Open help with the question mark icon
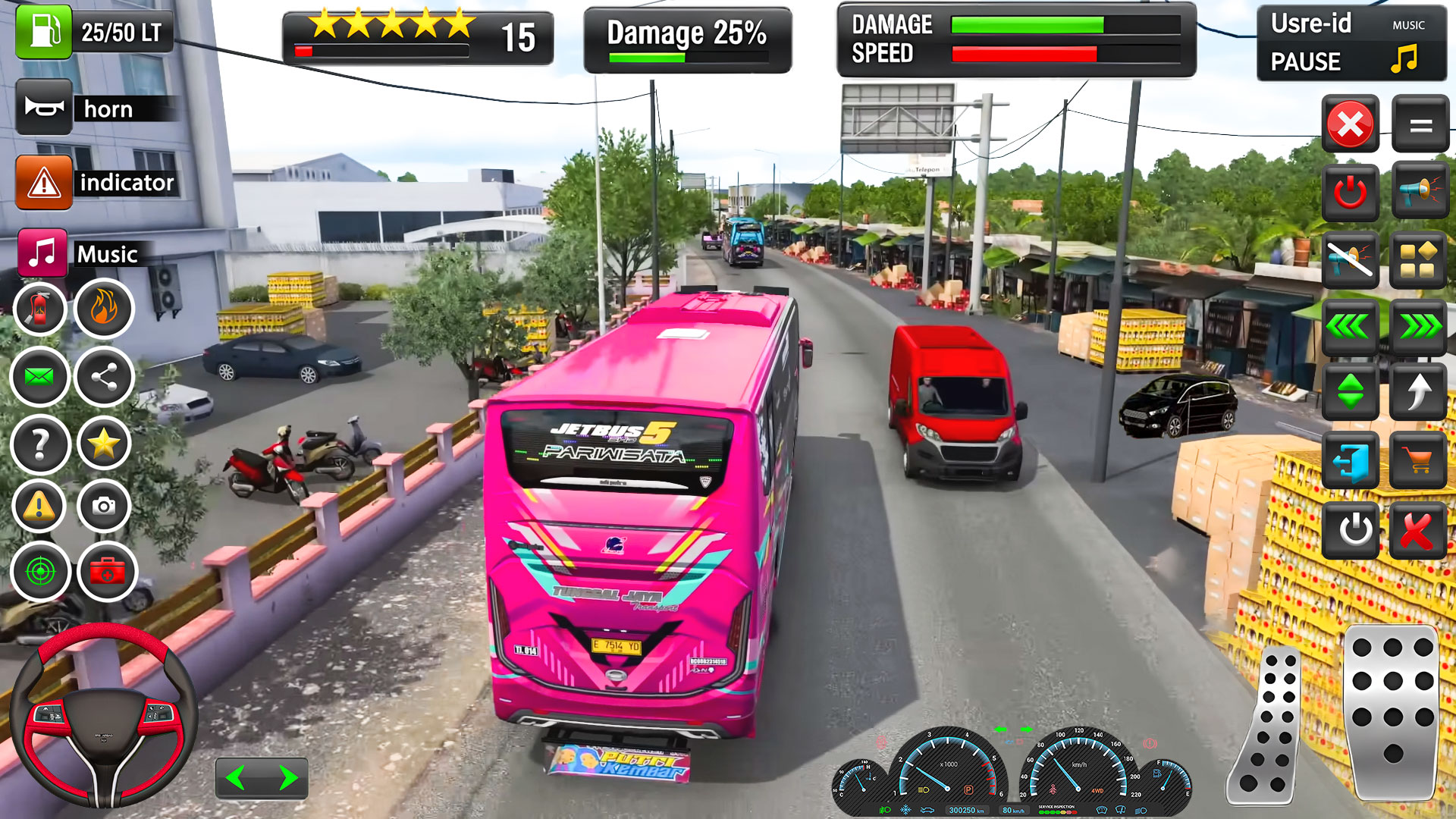1456x819 pixels. click(x=39, y=444)
